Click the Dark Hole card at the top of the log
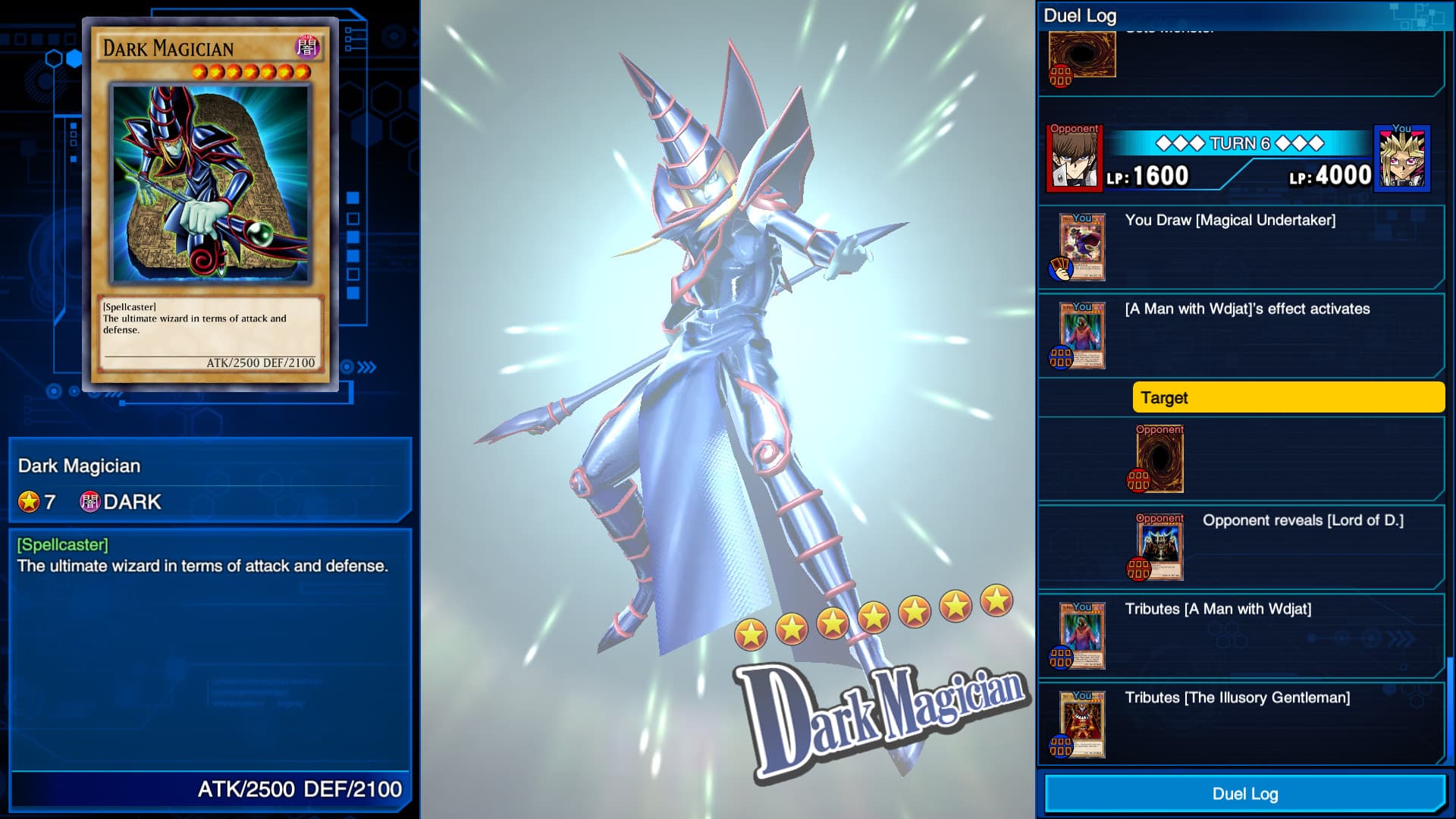 pos(1082,55)
